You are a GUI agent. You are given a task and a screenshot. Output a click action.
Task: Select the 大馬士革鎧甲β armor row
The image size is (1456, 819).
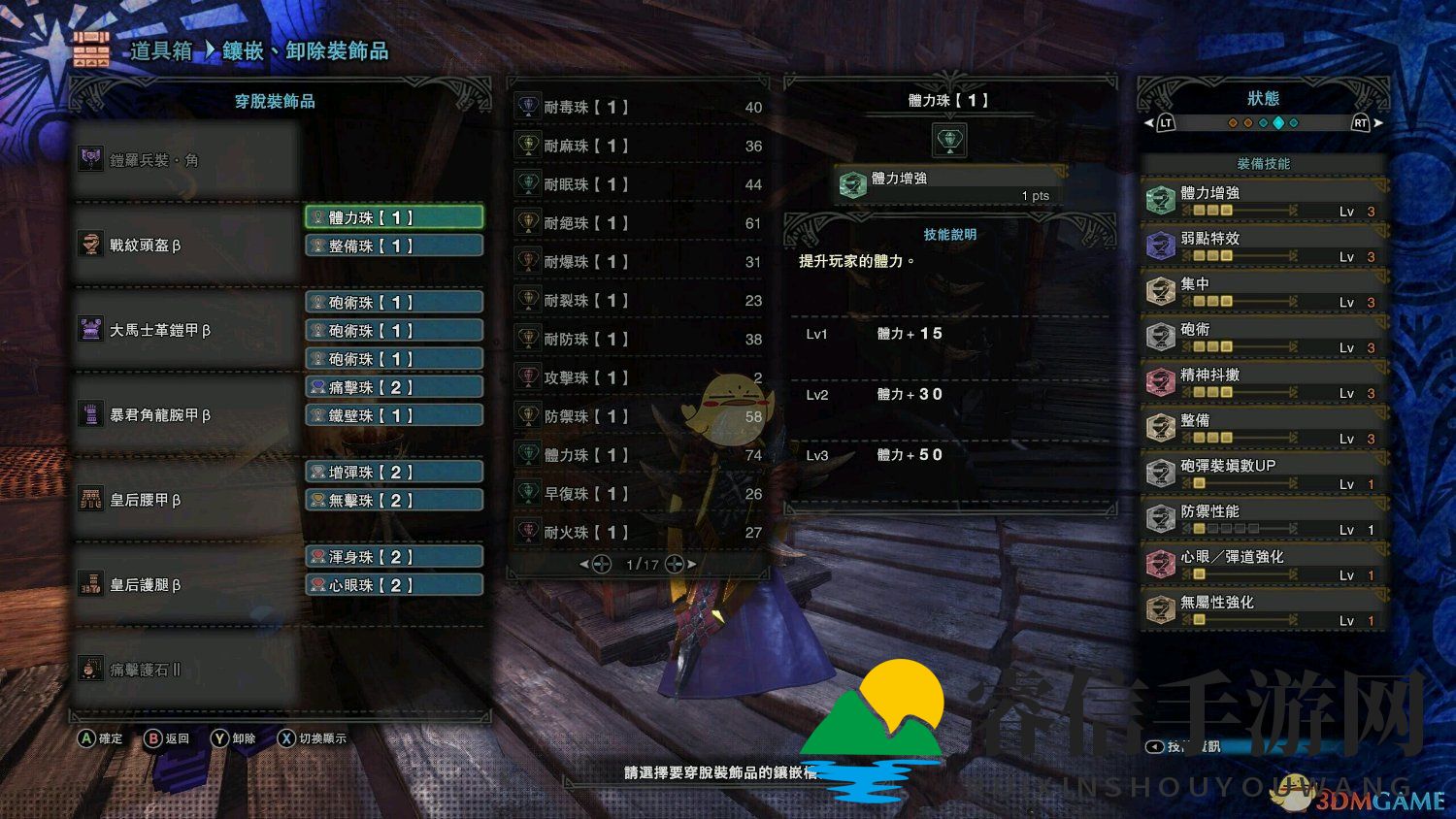tap(184, 331)
